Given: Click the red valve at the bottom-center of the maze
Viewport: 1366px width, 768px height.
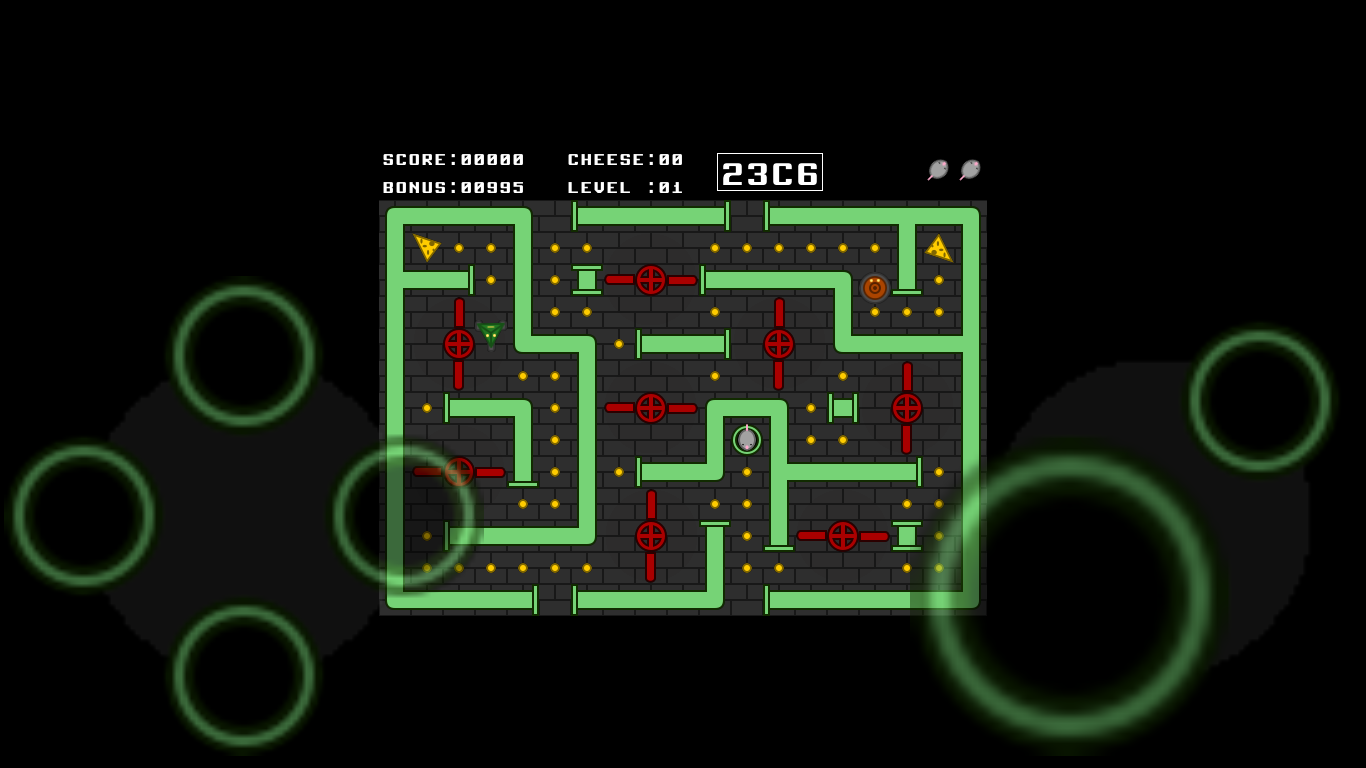Looking at the screenshot, I should point(650,536).
